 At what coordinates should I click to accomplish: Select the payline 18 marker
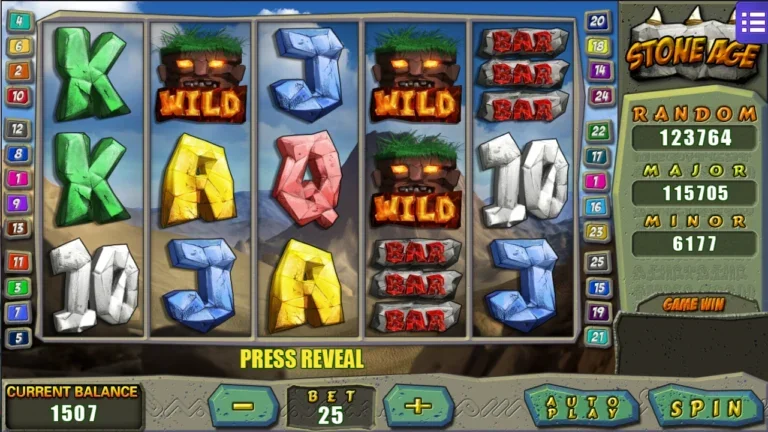pos(598,46)
